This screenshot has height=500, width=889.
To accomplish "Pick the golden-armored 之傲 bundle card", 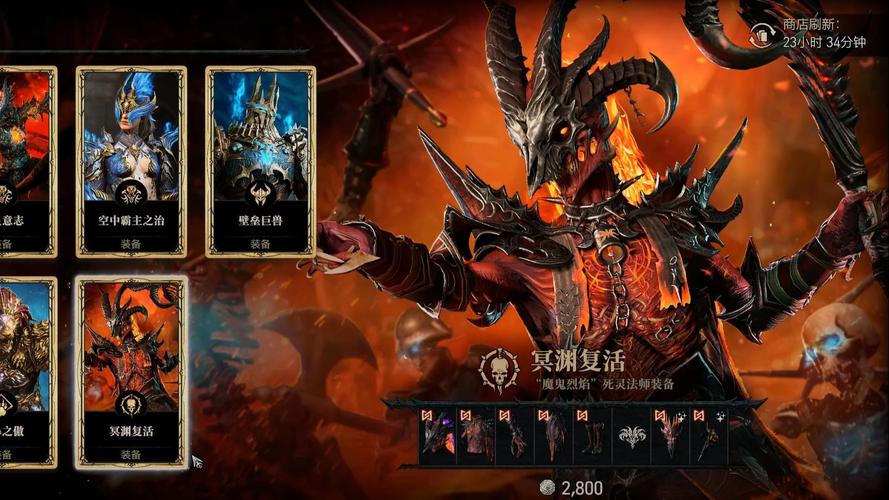I will point(24,372).
